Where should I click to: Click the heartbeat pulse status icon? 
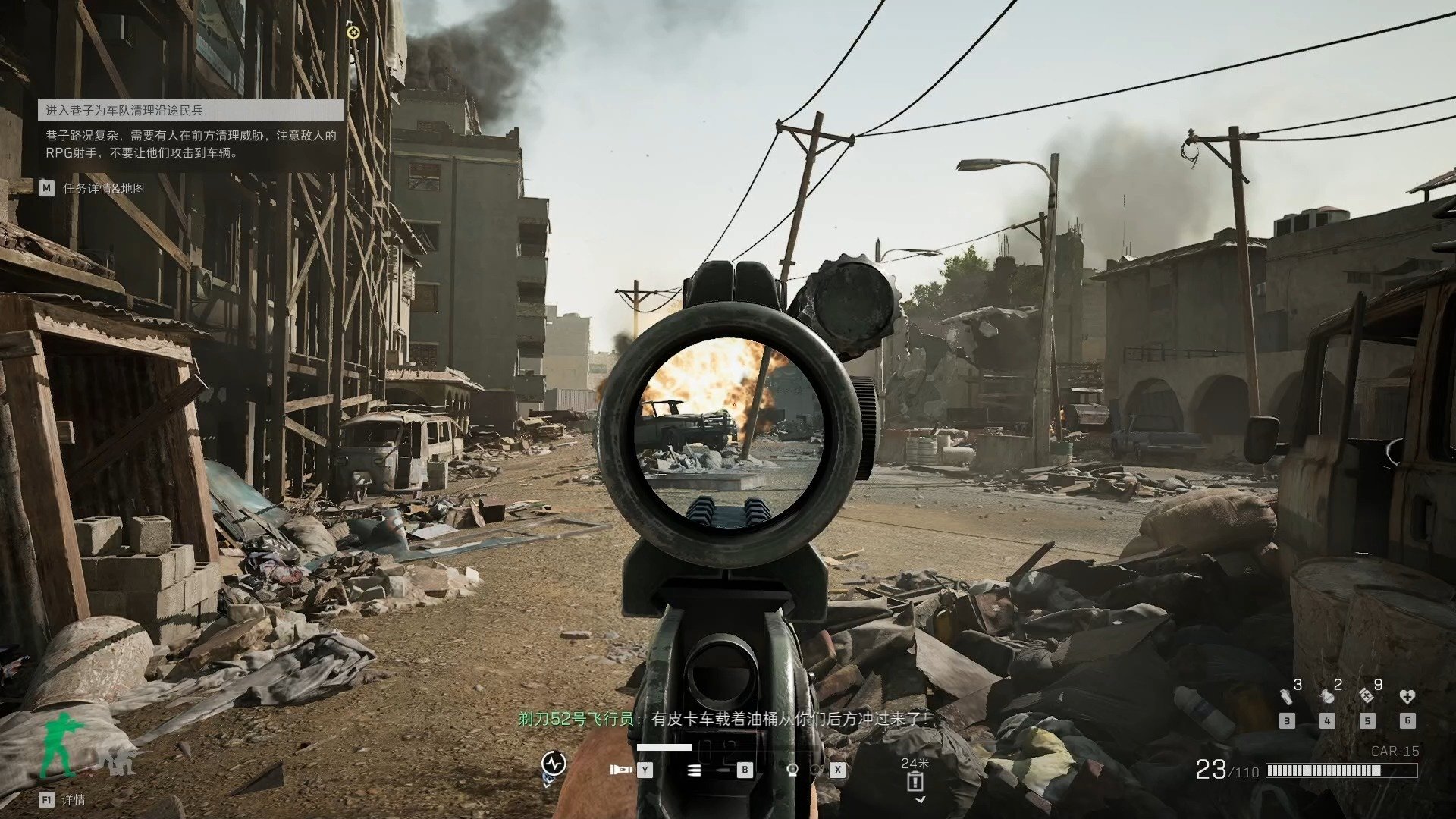554,762
